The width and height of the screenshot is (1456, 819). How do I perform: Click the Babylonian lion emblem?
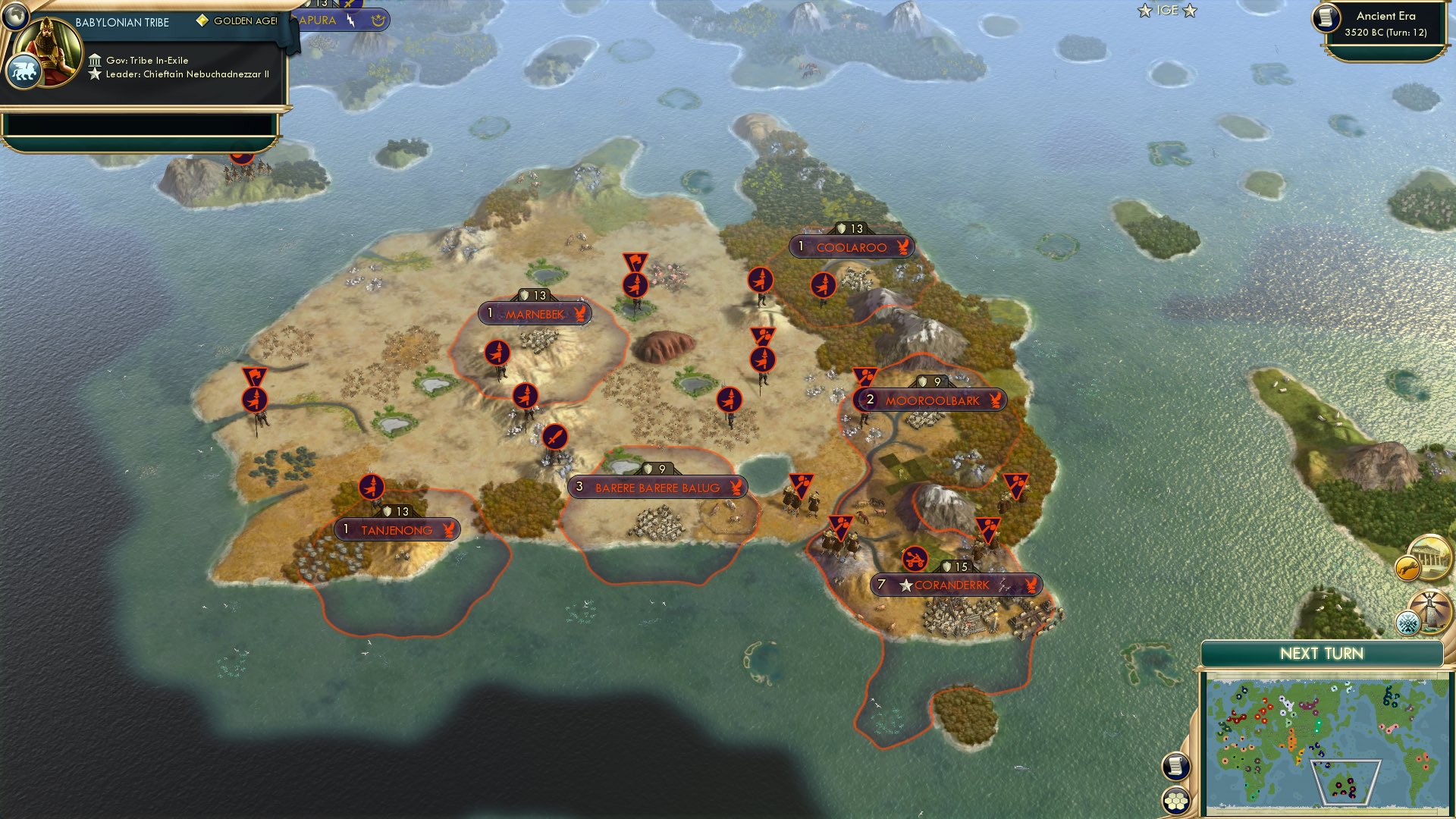(27, 70)
